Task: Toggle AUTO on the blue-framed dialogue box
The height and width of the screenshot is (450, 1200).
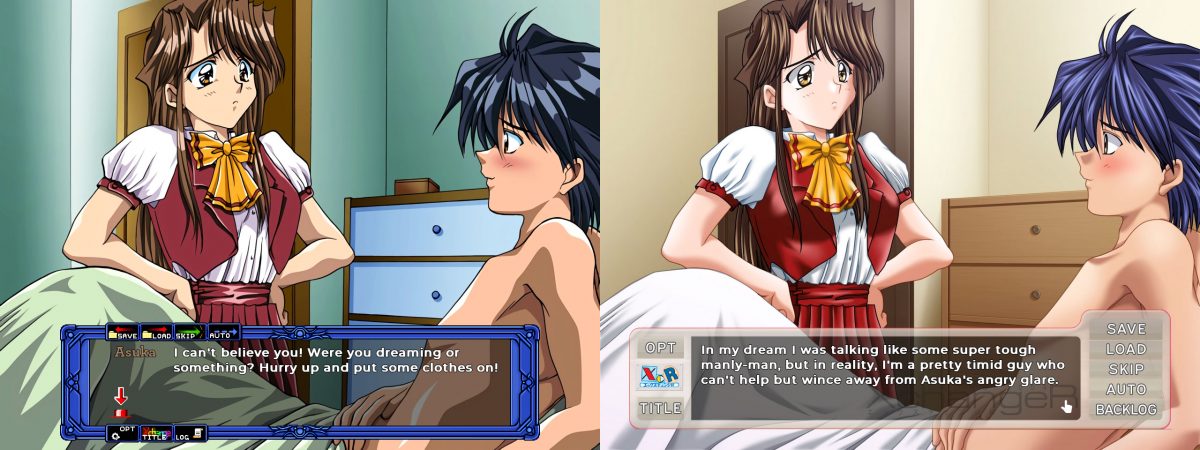Action: (x=221, y=332)
